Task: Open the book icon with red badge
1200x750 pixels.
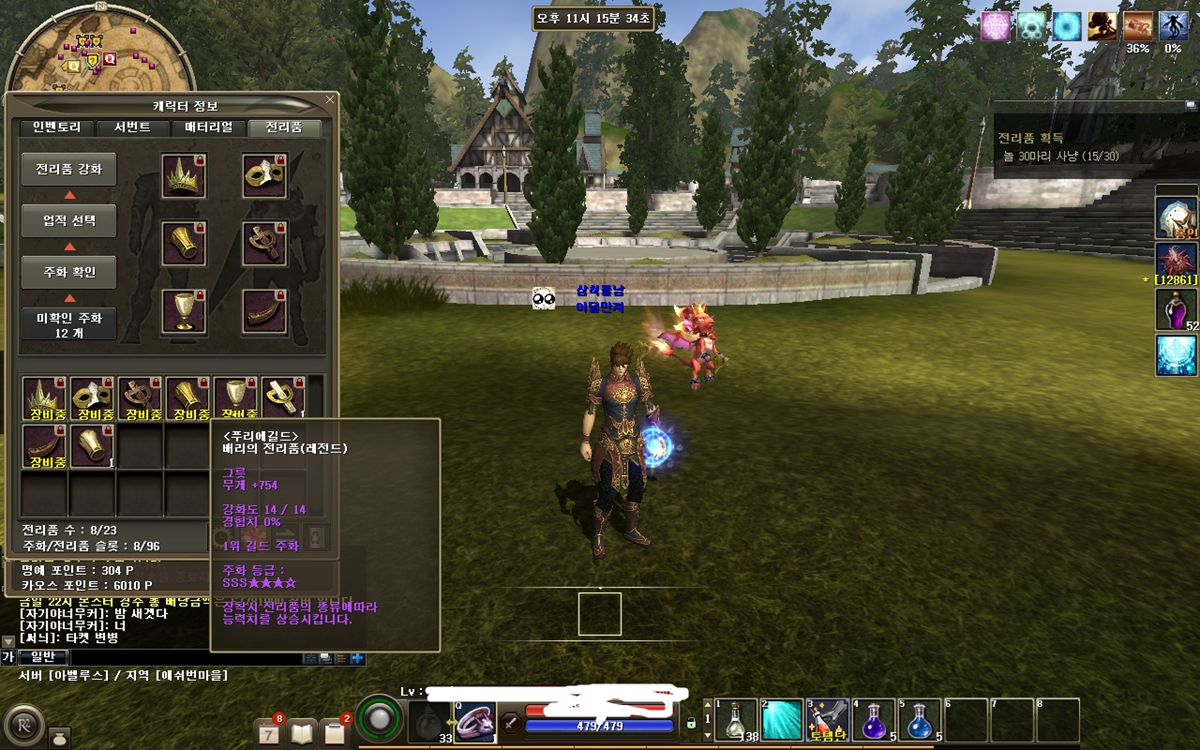Action: point(304,732)
